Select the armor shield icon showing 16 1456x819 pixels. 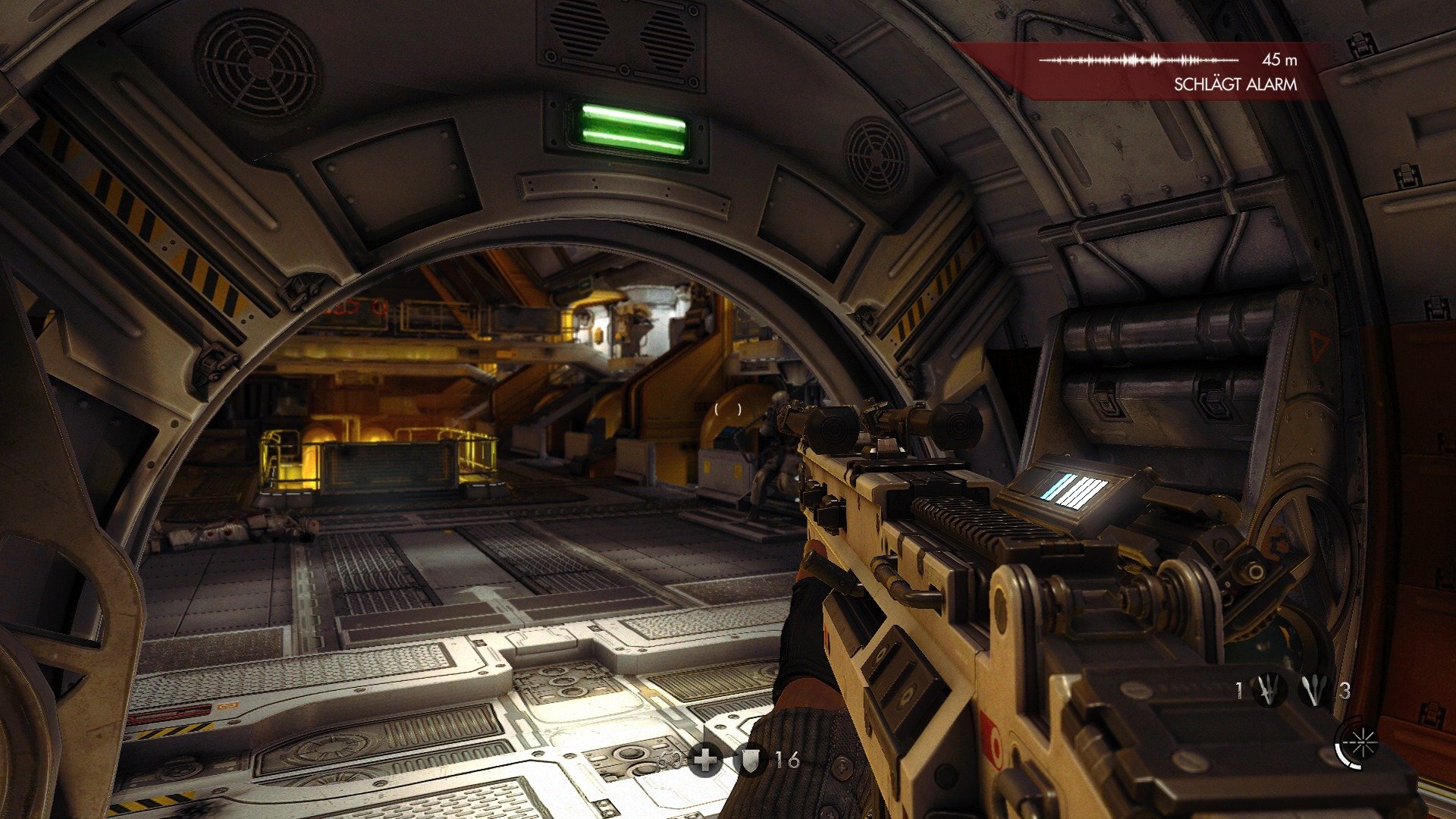coord(751,761)
